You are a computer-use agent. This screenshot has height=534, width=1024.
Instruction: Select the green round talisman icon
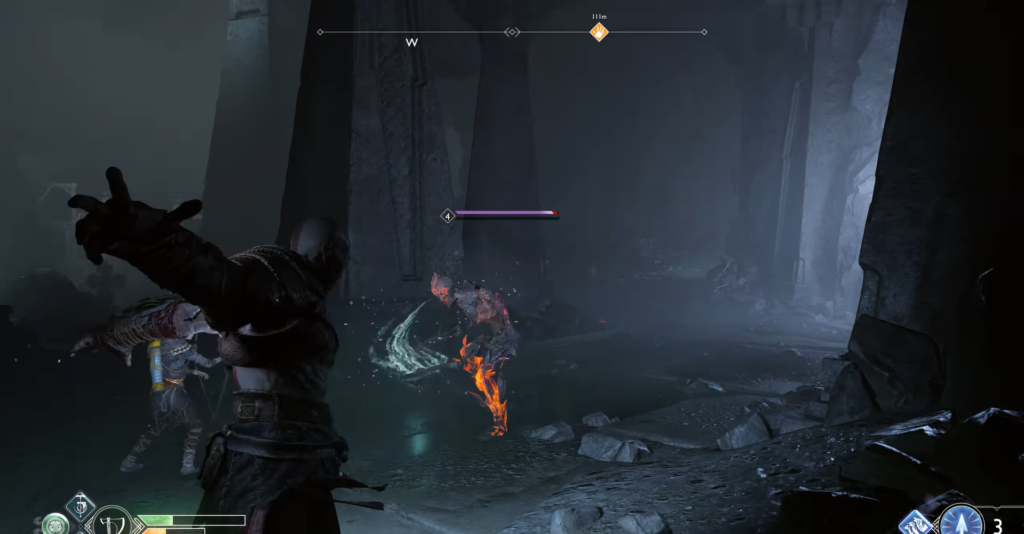pyautogui.click(x=55, y=523)
